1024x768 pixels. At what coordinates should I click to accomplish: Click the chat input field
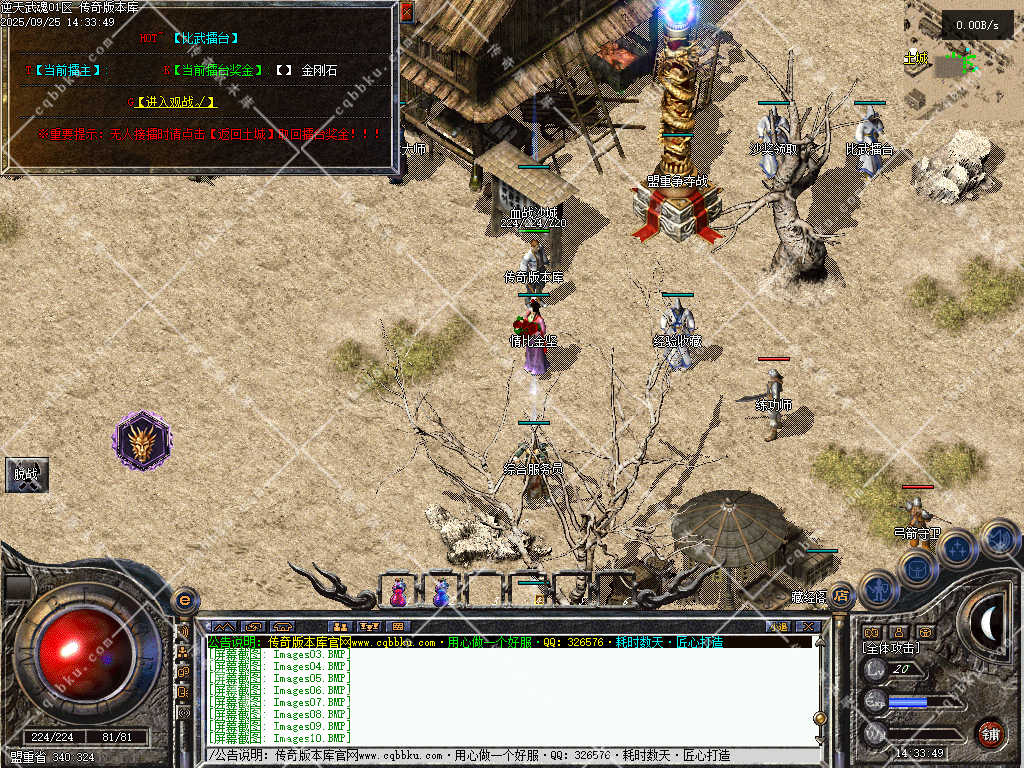click(x=510, y=756)
